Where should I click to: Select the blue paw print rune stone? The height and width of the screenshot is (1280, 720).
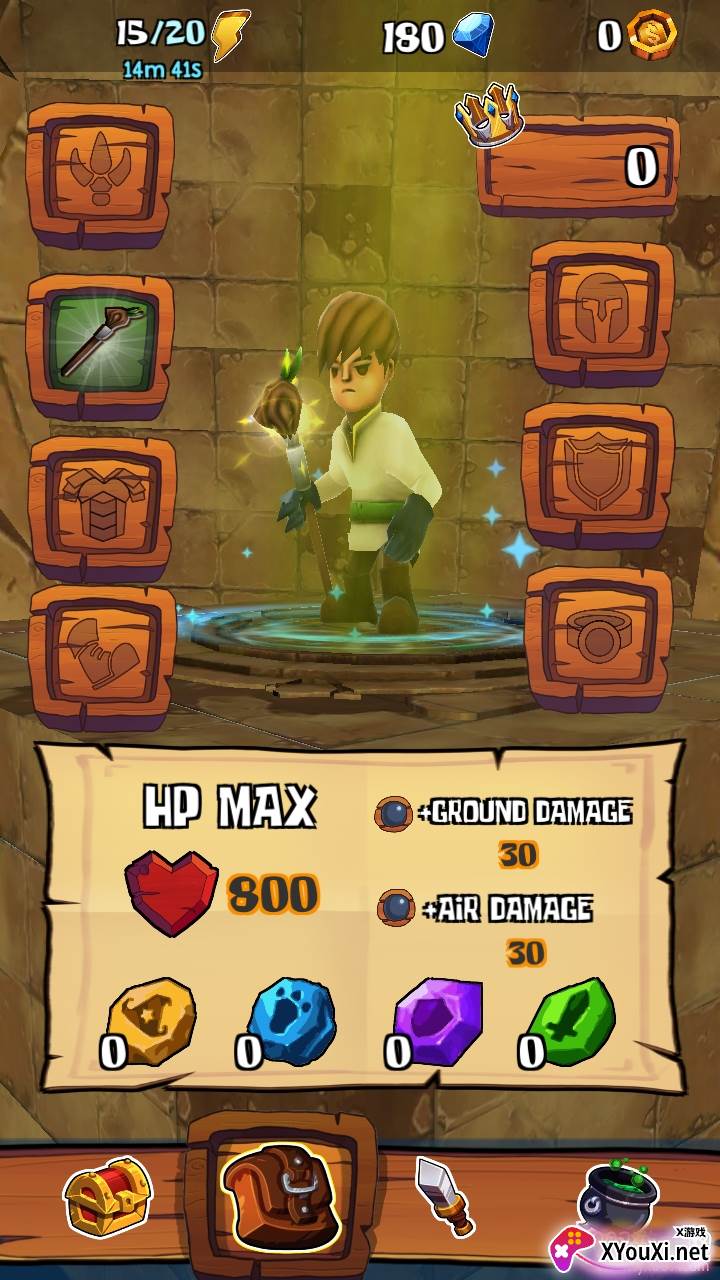tap(290, 1022)
